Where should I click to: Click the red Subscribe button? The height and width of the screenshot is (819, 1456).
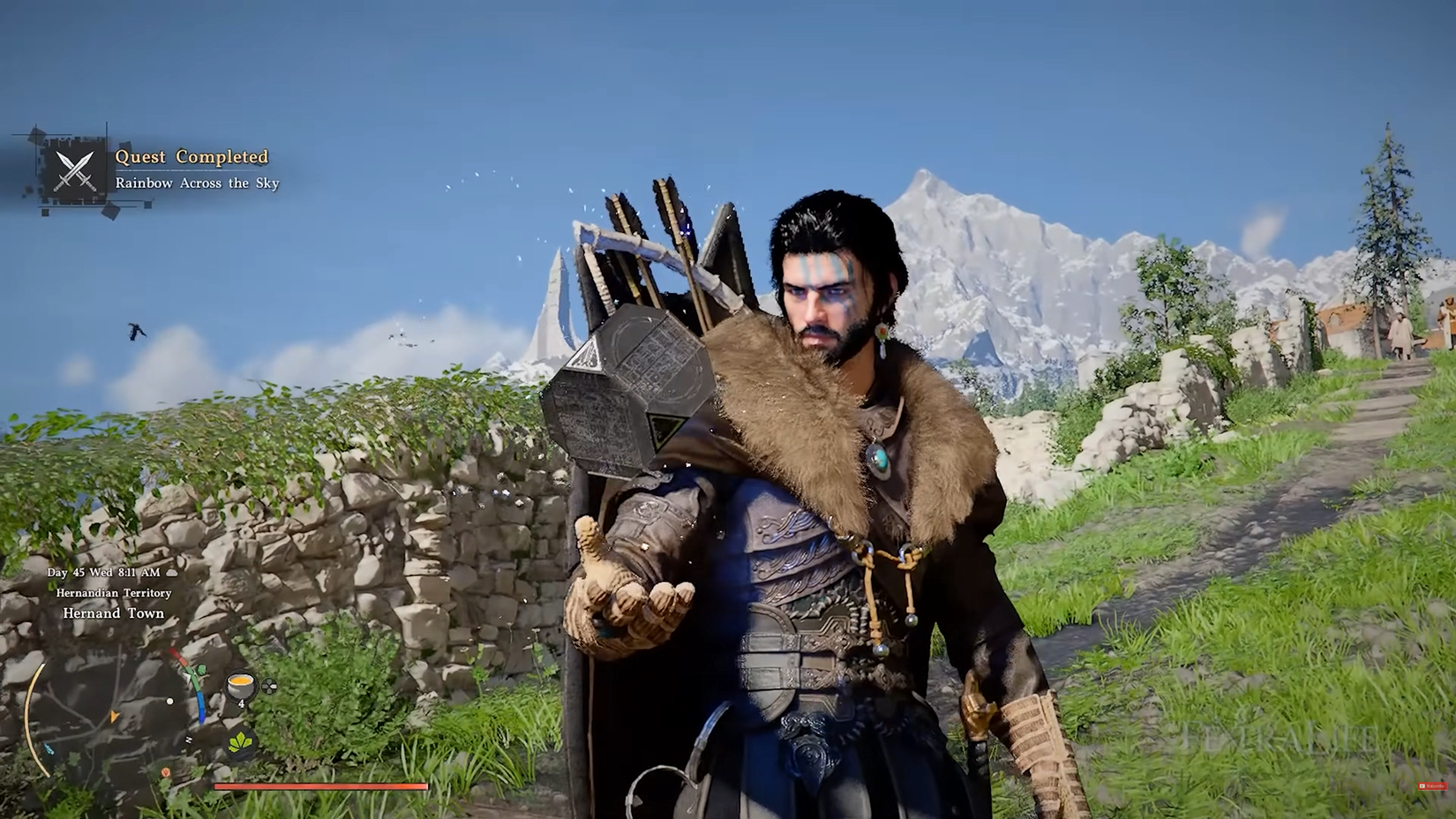pos(1431,785)
